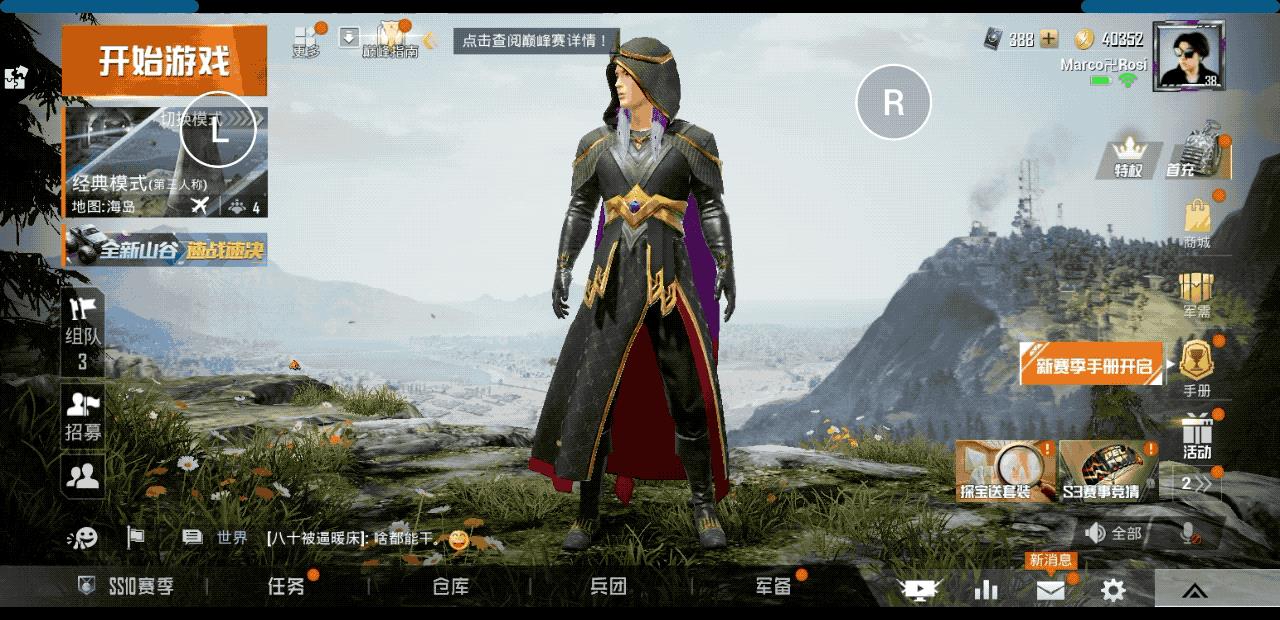View the statistics bar chart icon
The image size is (1280, 620).
tap(986, 591)
